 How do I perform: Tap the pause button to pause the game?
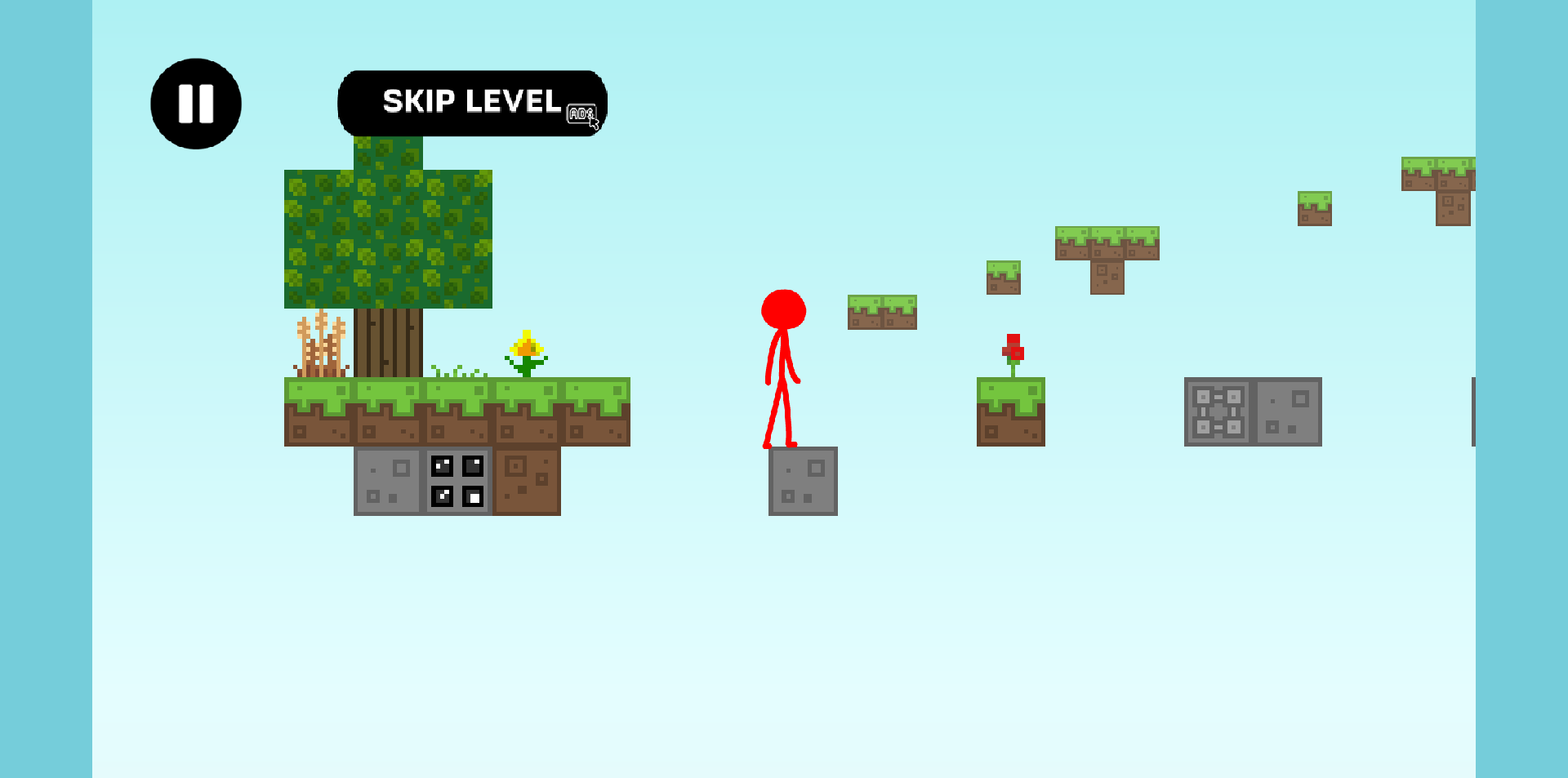pos(195,102)
